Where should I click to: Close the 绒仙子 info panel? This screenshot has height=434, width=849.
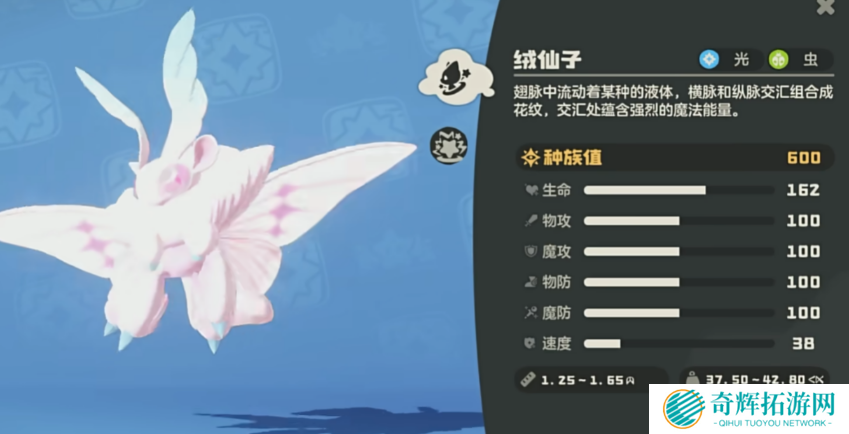(x=825, y=7)
